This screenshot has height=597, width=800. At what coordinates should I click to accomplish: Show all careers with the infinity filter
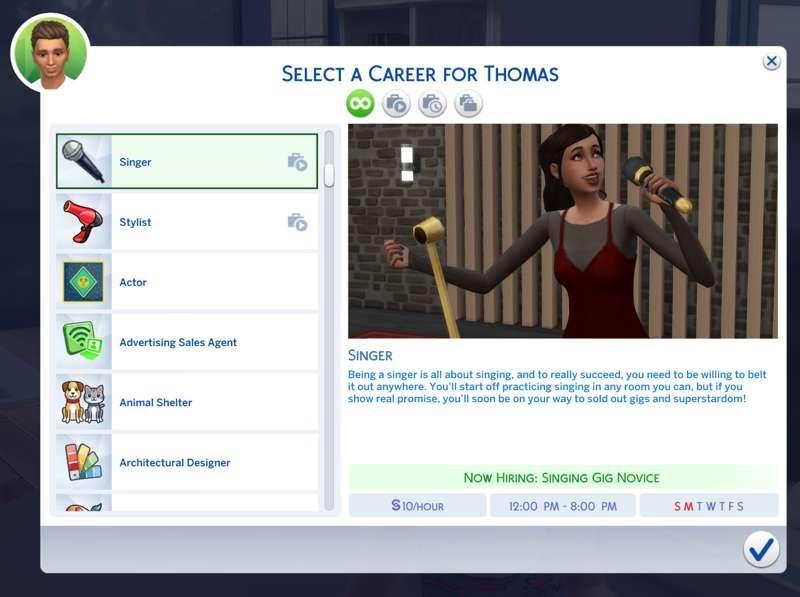coord(360,103)
